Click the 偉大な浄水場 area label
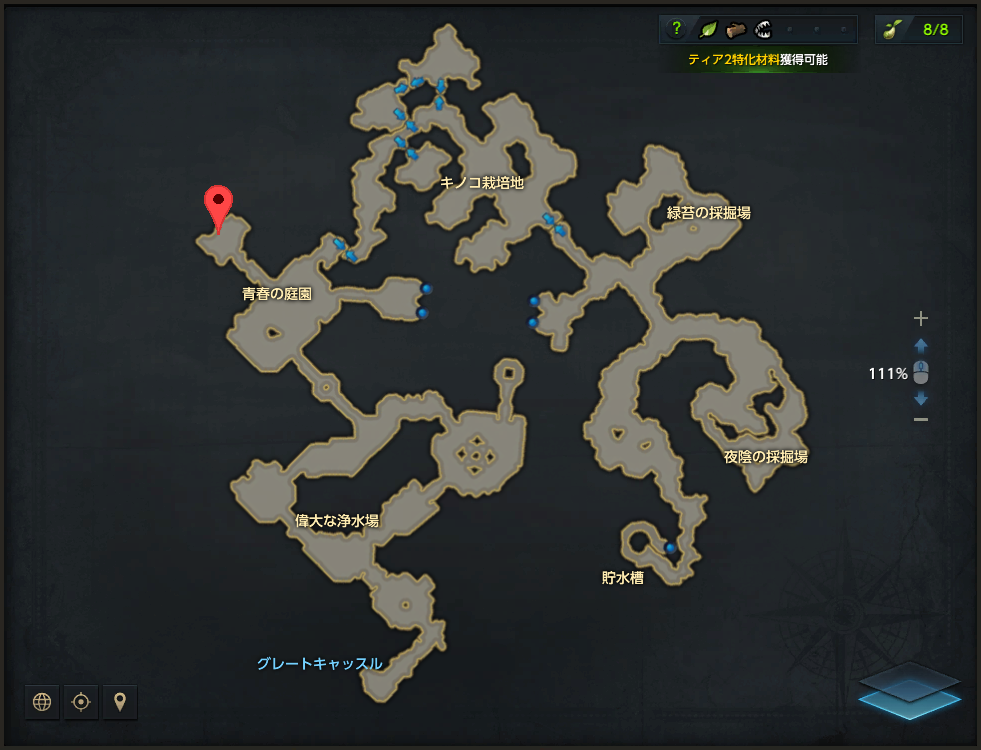Viewport: 981px width, 750px height. [x=337, y=520]
